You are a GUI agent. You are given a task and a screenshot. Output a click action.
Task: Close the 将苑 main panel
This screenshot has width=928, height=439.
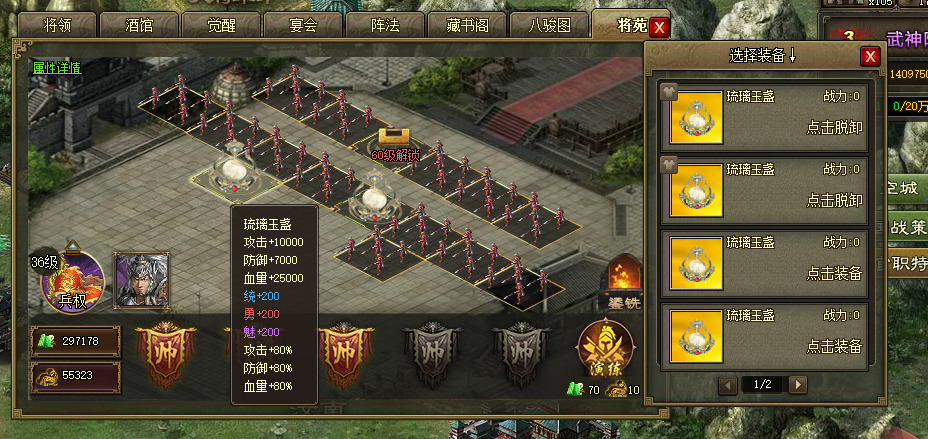(659, 27)
